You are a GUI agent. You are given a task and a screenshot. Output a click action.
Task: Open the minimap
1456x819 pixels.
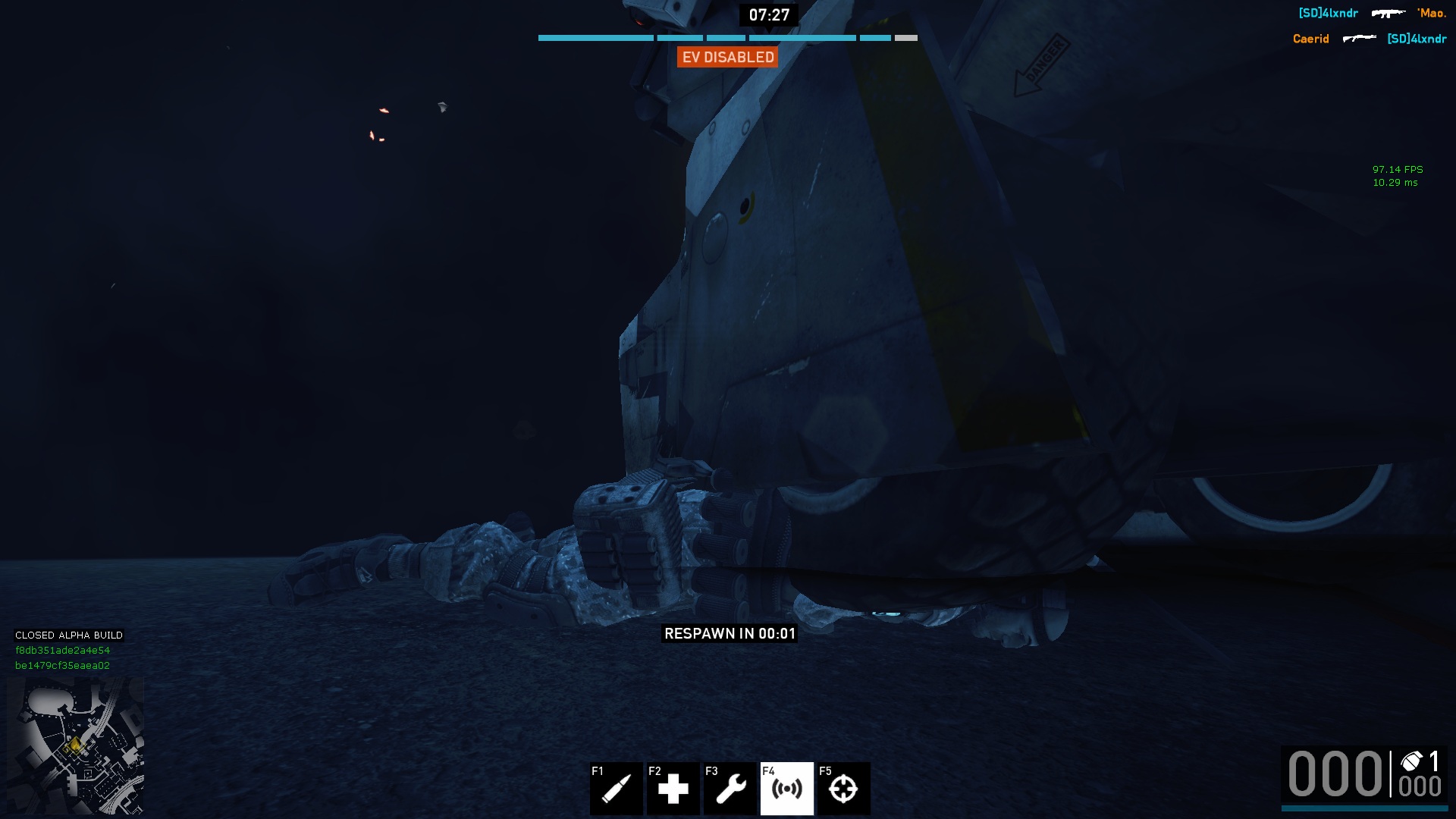75,746
